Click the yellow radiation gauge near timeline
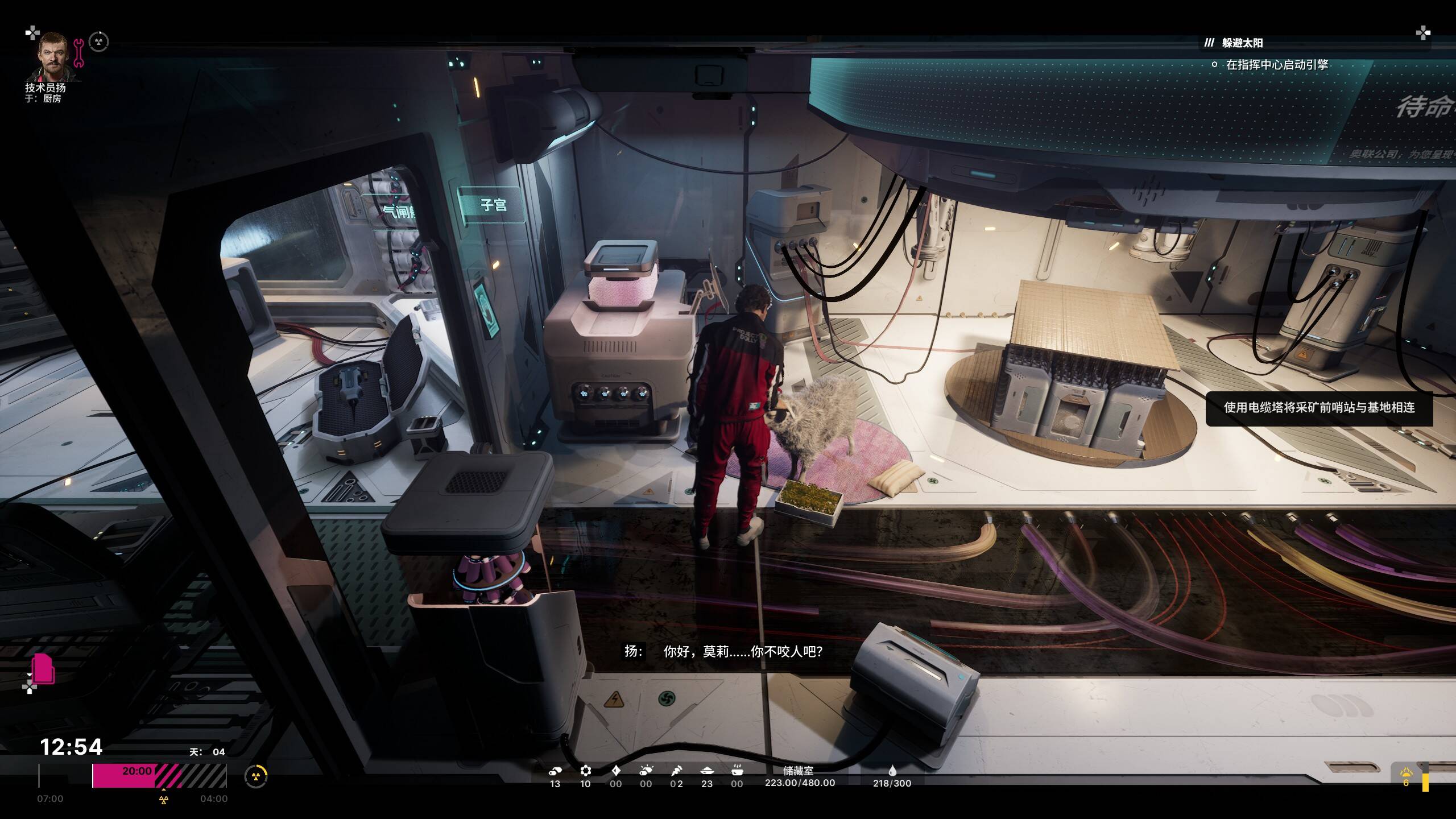 tap(256, 776)
